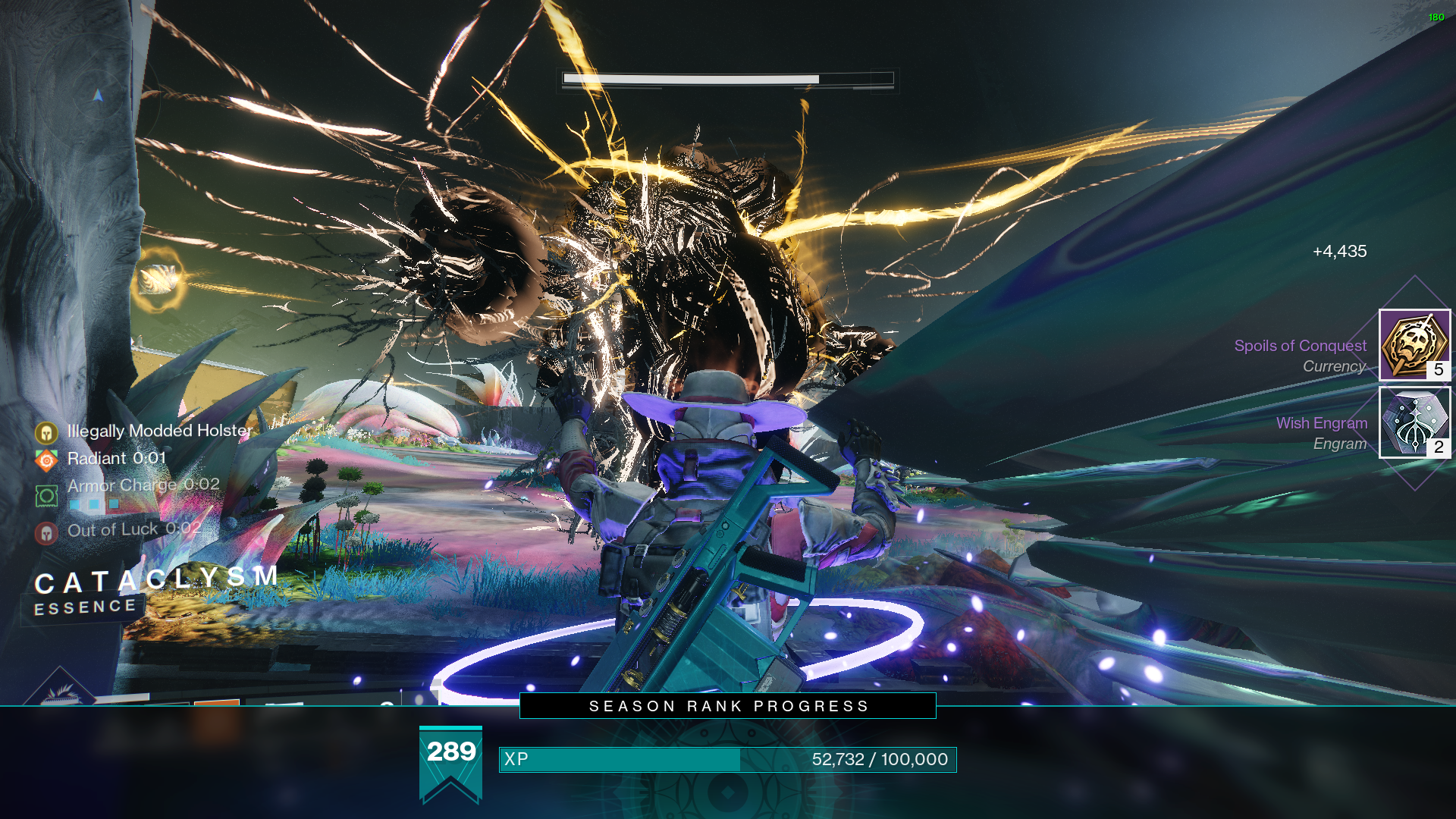Select the Radiant buff icon
The height and width of the screenshot is (819, 1456).
coord(46,460)
